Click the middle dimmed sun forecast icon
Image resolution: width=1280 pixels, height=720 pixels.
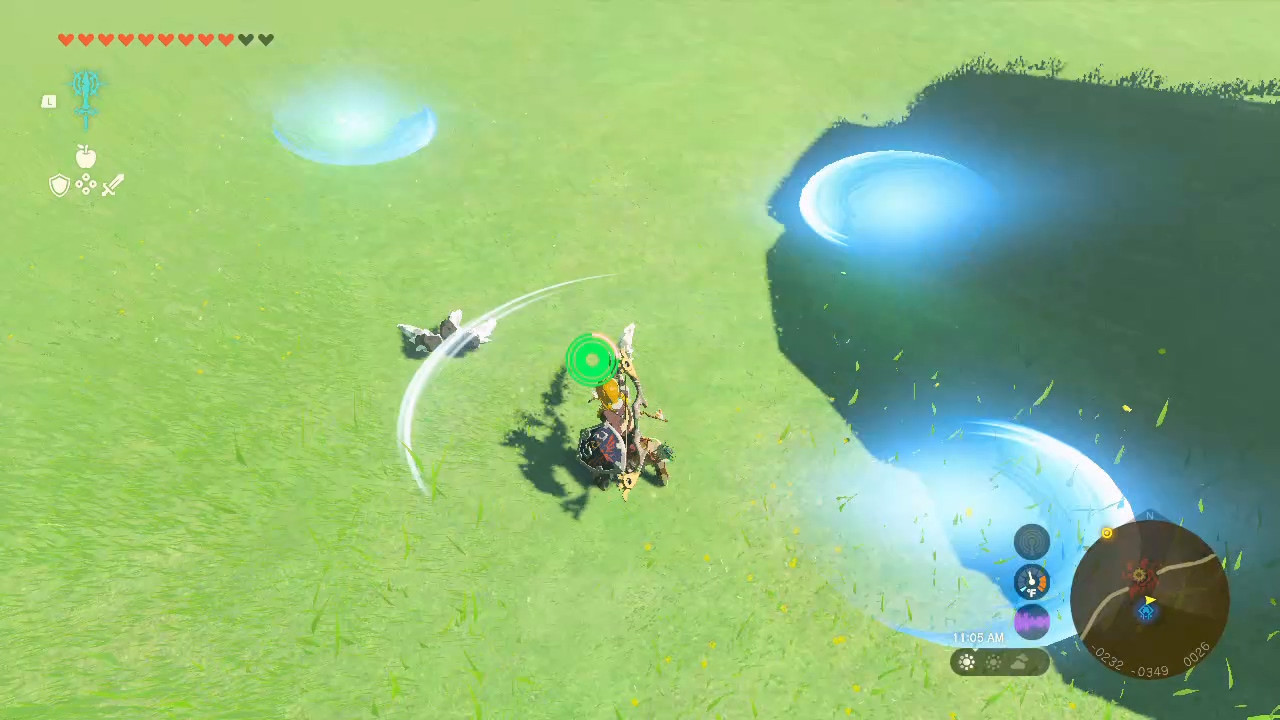[x=993, y=661]
